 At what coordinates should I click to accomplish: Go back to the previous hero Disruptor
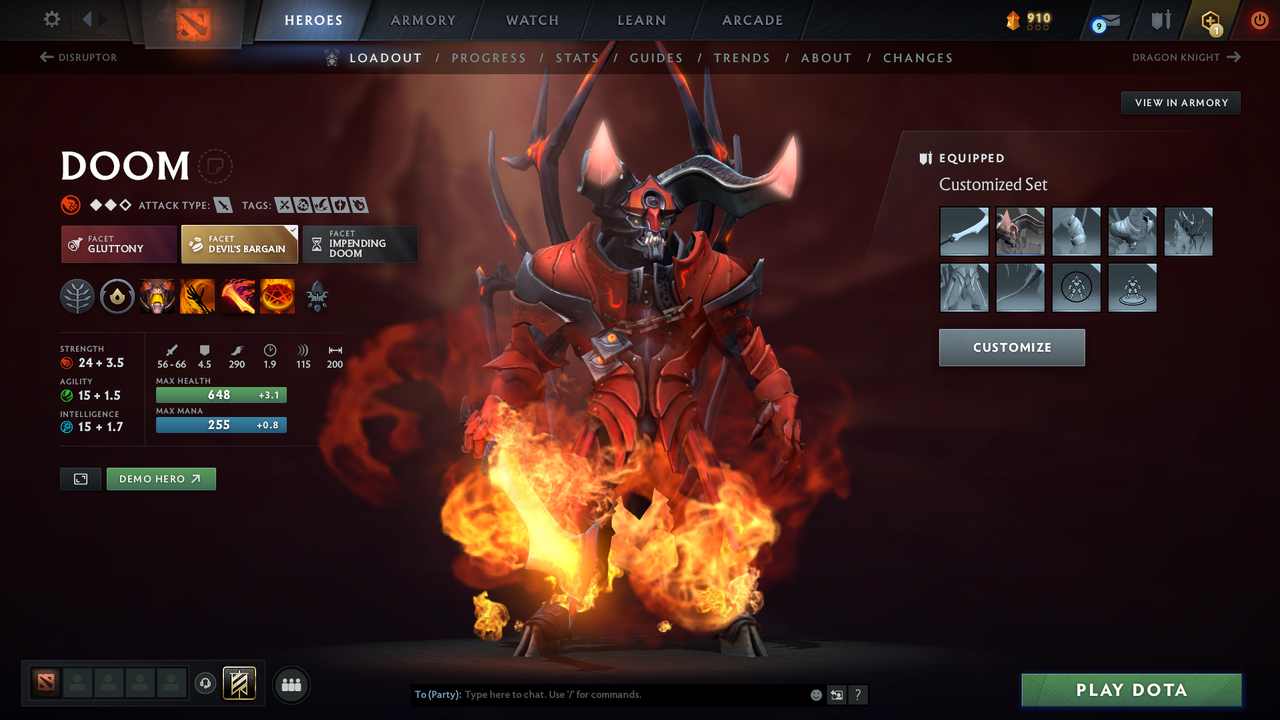click(80, 57)
